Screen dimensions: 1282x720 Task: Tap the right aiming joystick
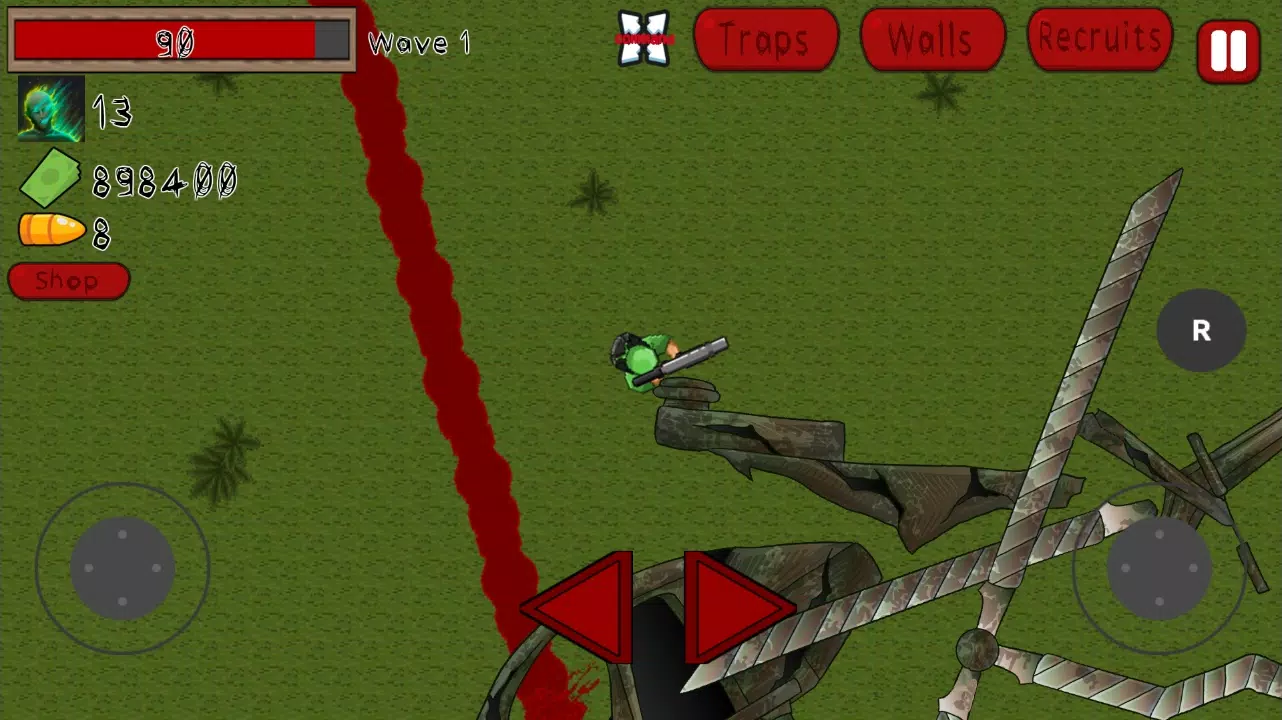1158,568
